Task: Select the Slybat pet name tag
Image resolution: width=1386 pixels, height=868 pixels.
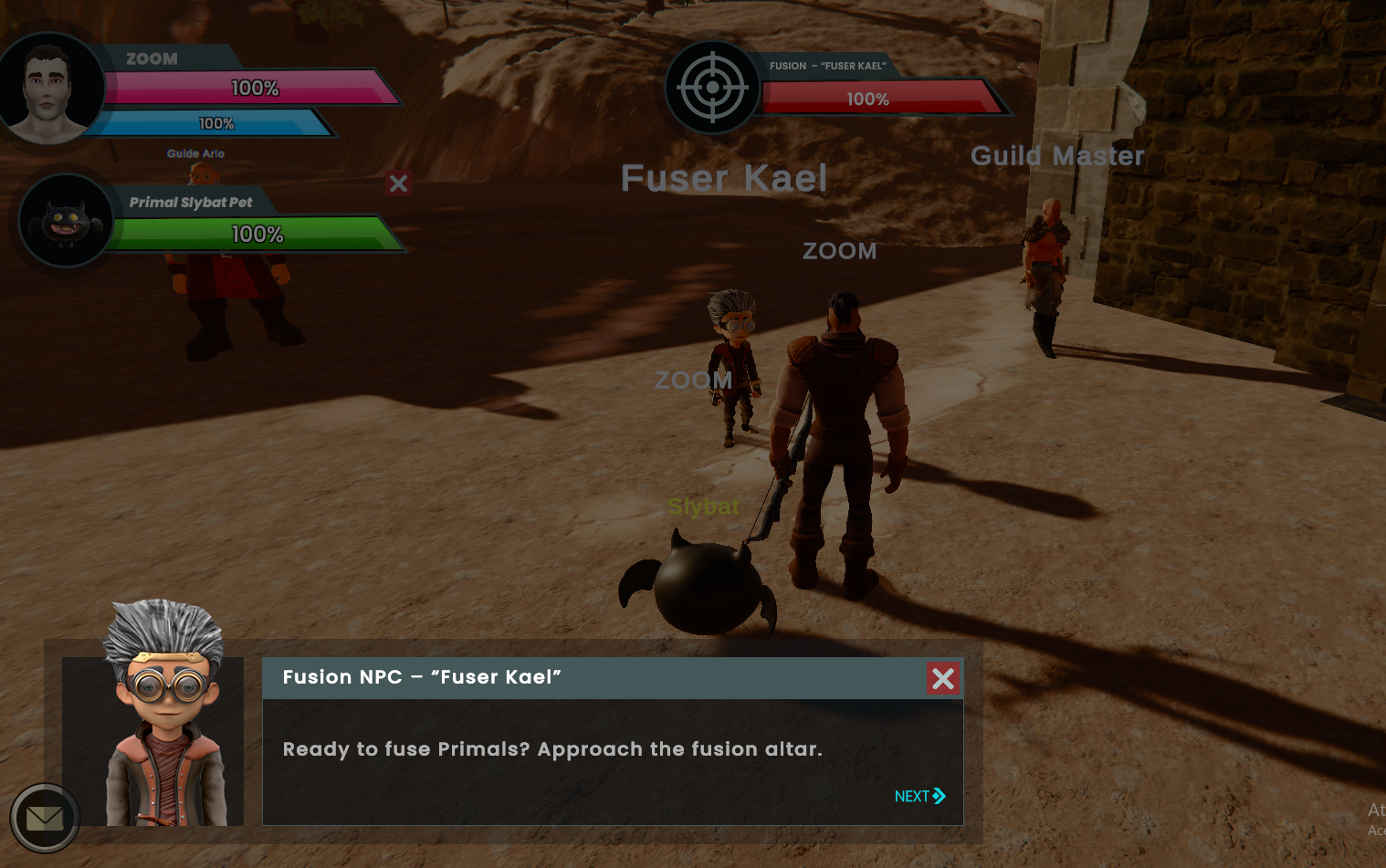Action: [x=702, y=507]
